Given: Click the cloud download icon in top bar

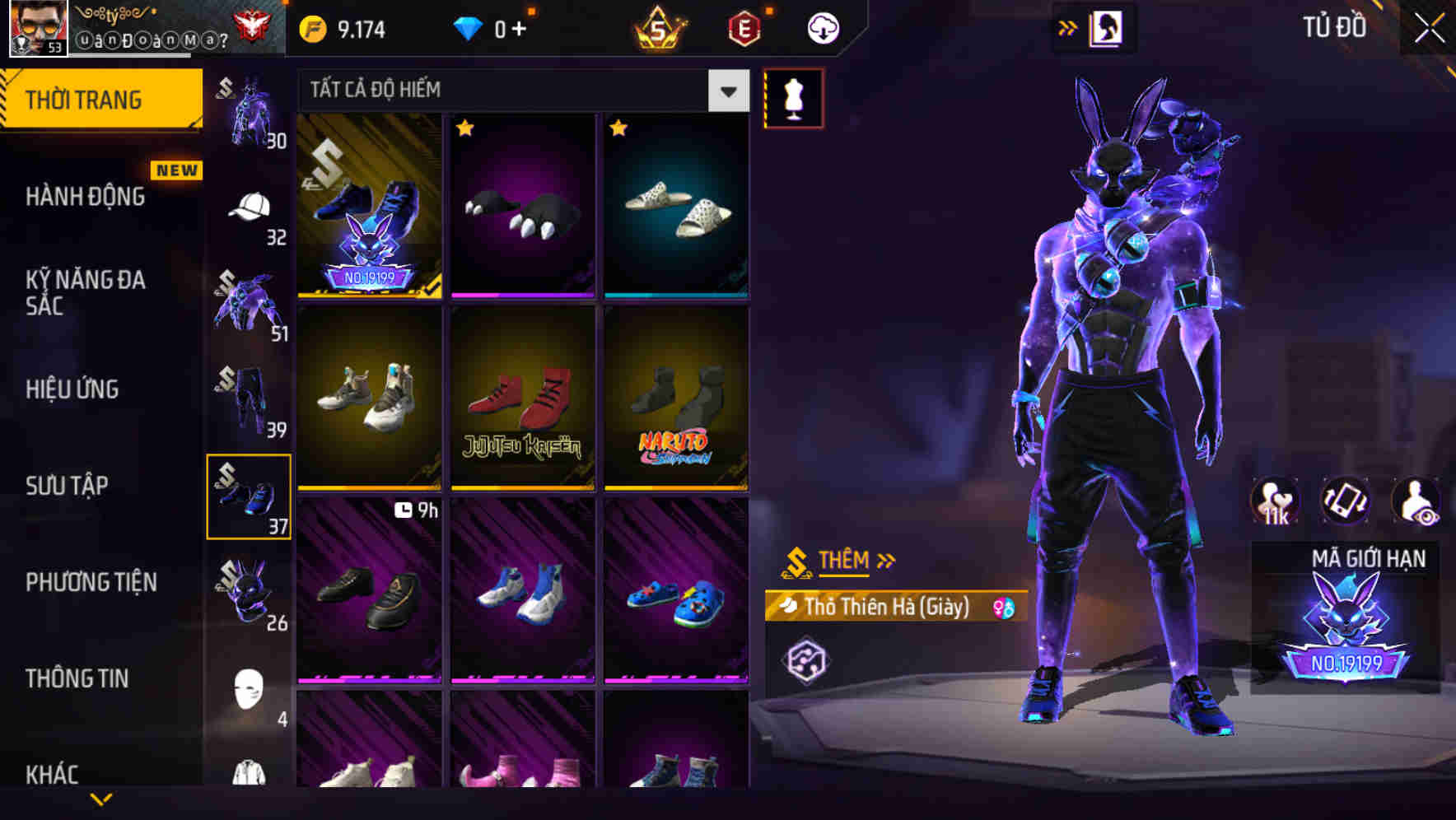Looking at the screenshot, I should 822,26.
